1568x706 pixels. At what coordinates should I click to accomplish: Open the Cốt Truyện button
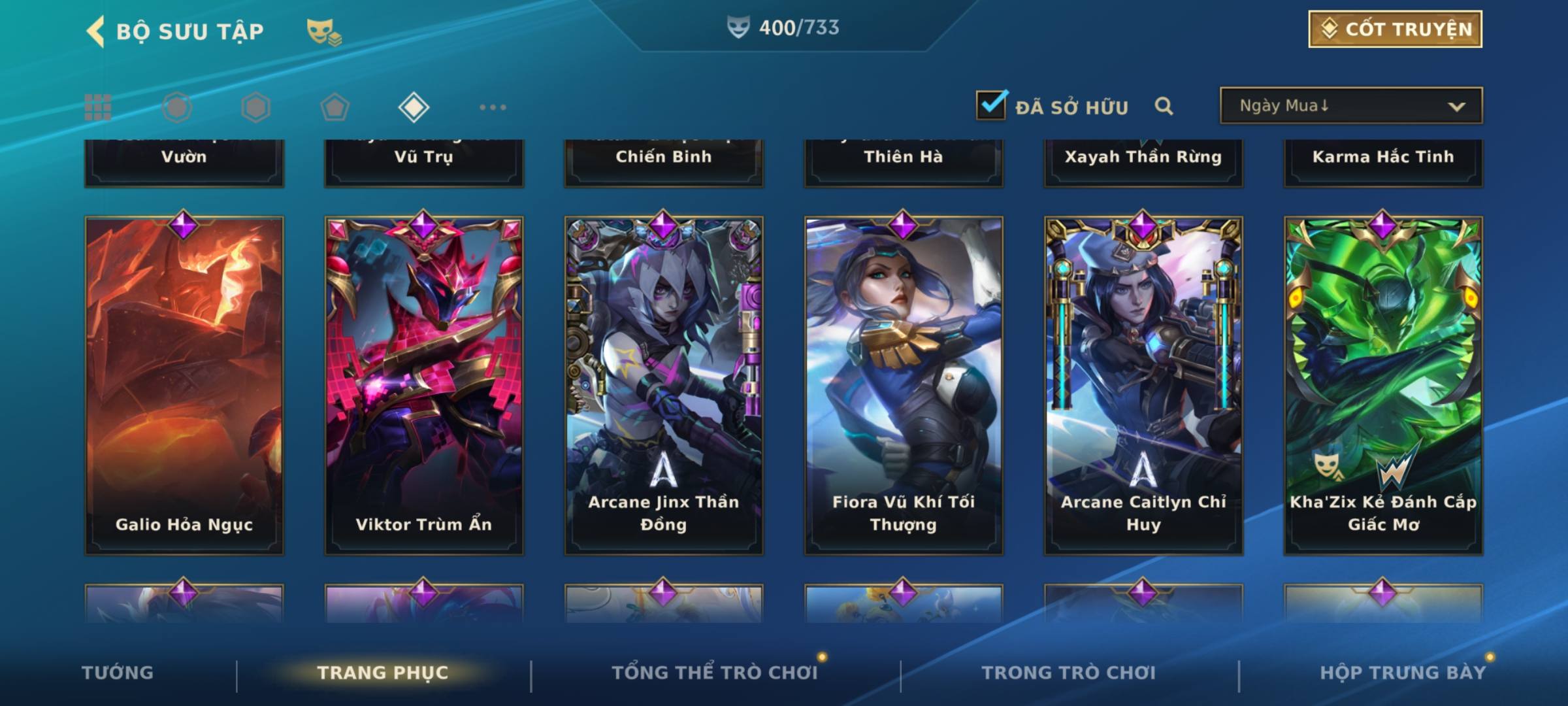click(x=1395, y=29)
